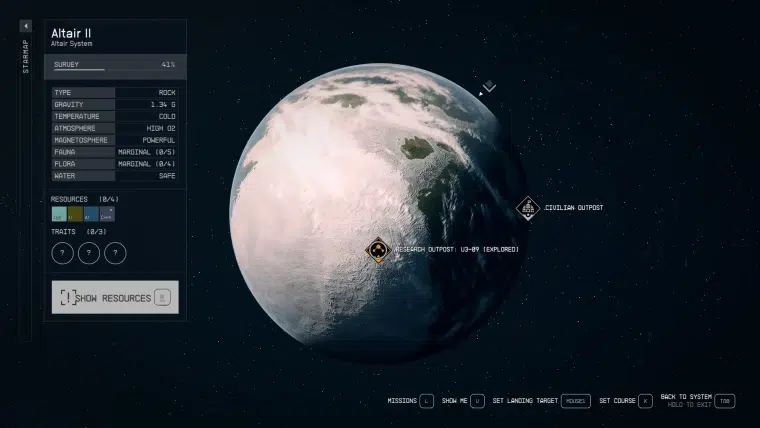Select the grey resource swatch
Viewport: 760px width, 428px height.
(107, 214)
